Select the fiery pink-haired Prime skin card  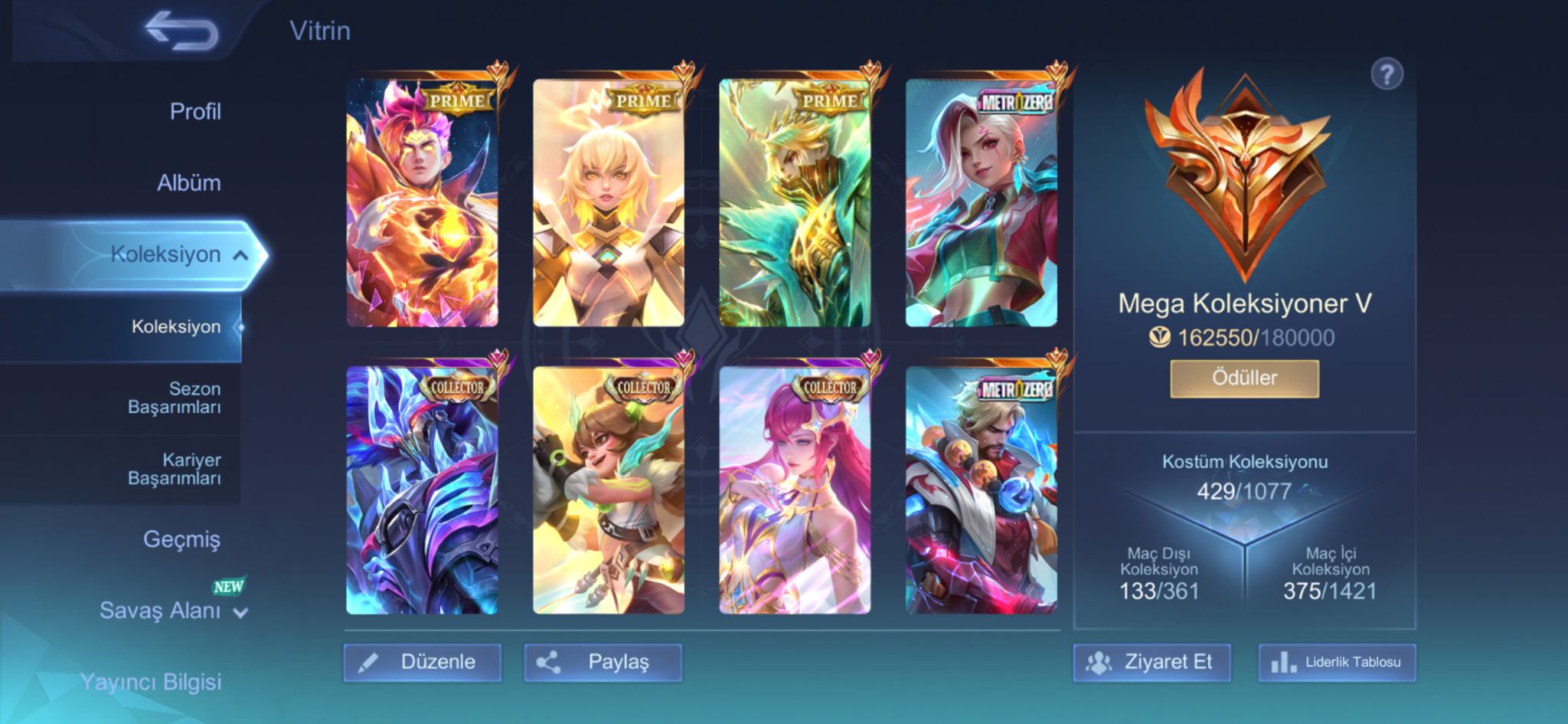pos(423,203)
